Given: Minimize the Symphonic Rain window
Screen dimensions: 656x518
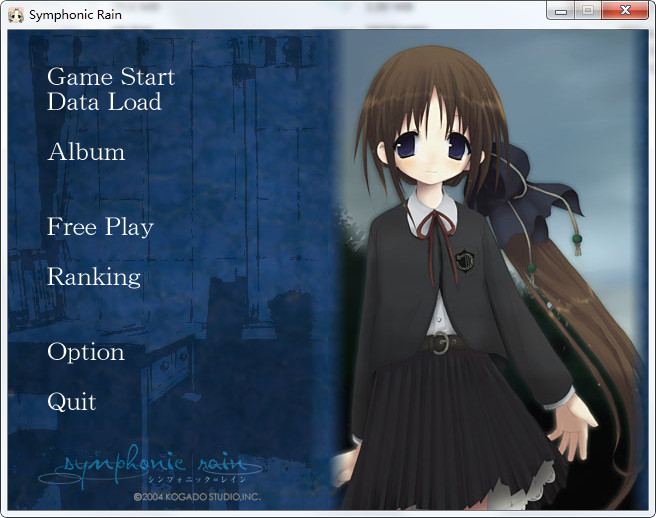Looking at the screenshot, I should pyautogui.click(x=561, y=11).
